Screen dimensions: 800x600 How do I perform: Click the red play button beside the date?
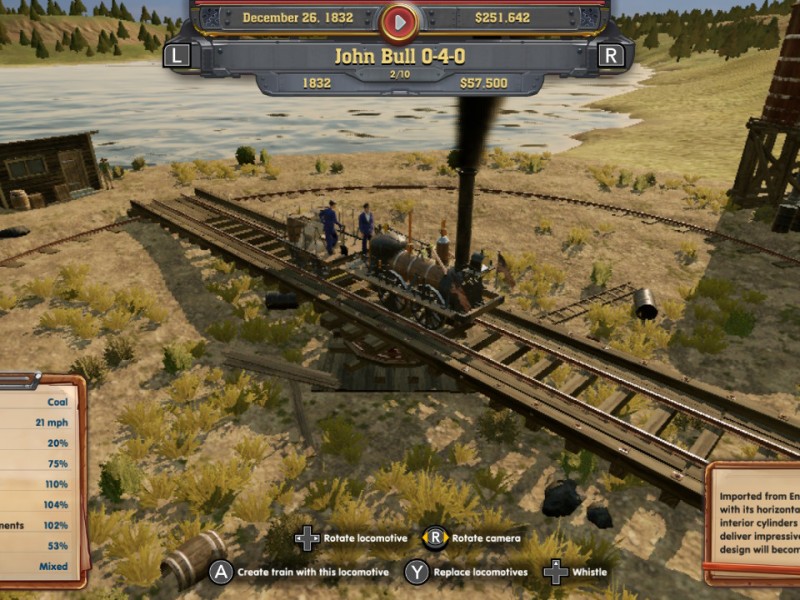[x=399, y=19]
